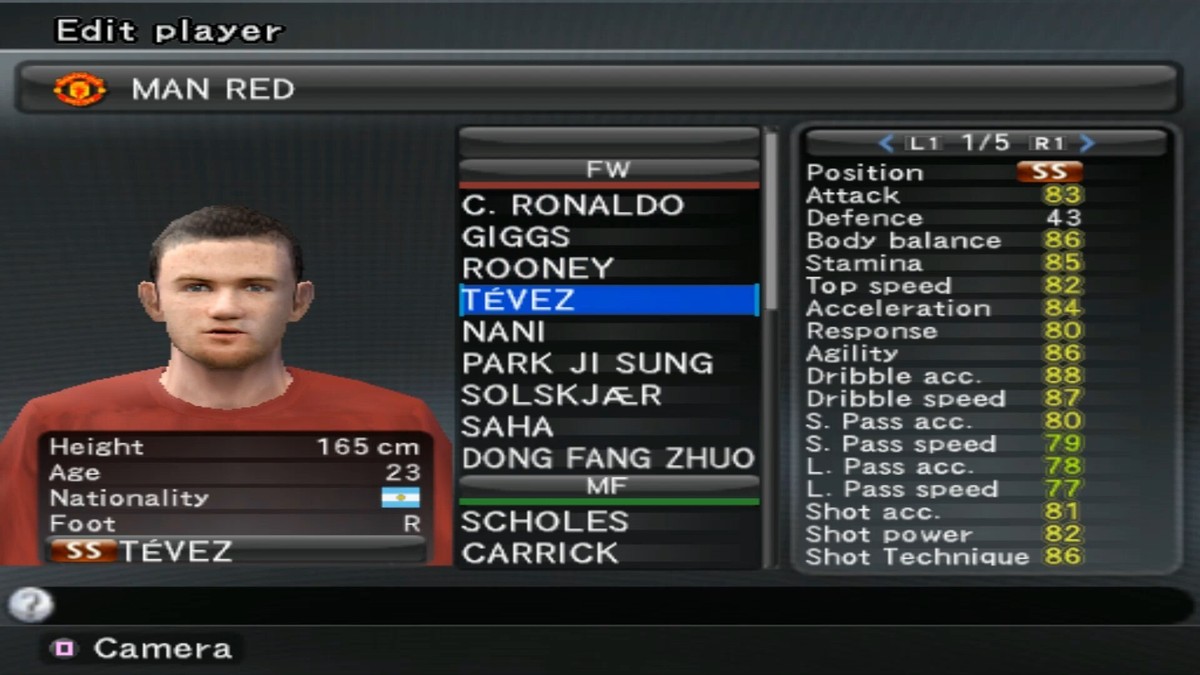The image size is (1200, 675).
Task: Select SAHA in the player list
Action: [507, 427]
